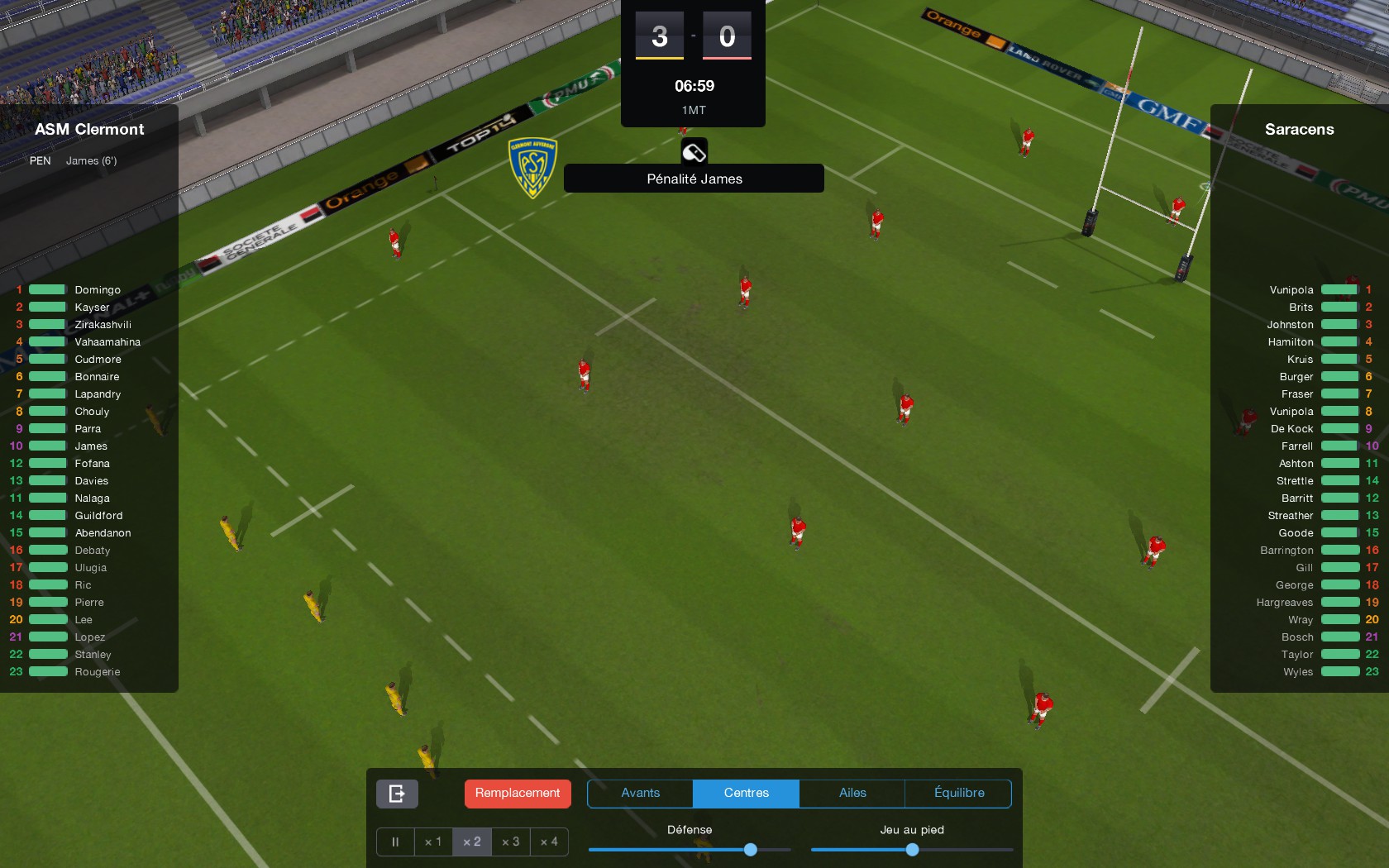Screen dimensions: 1389x868
Task: Click the Pénalité James notification banner
Action: click(693, 179)
